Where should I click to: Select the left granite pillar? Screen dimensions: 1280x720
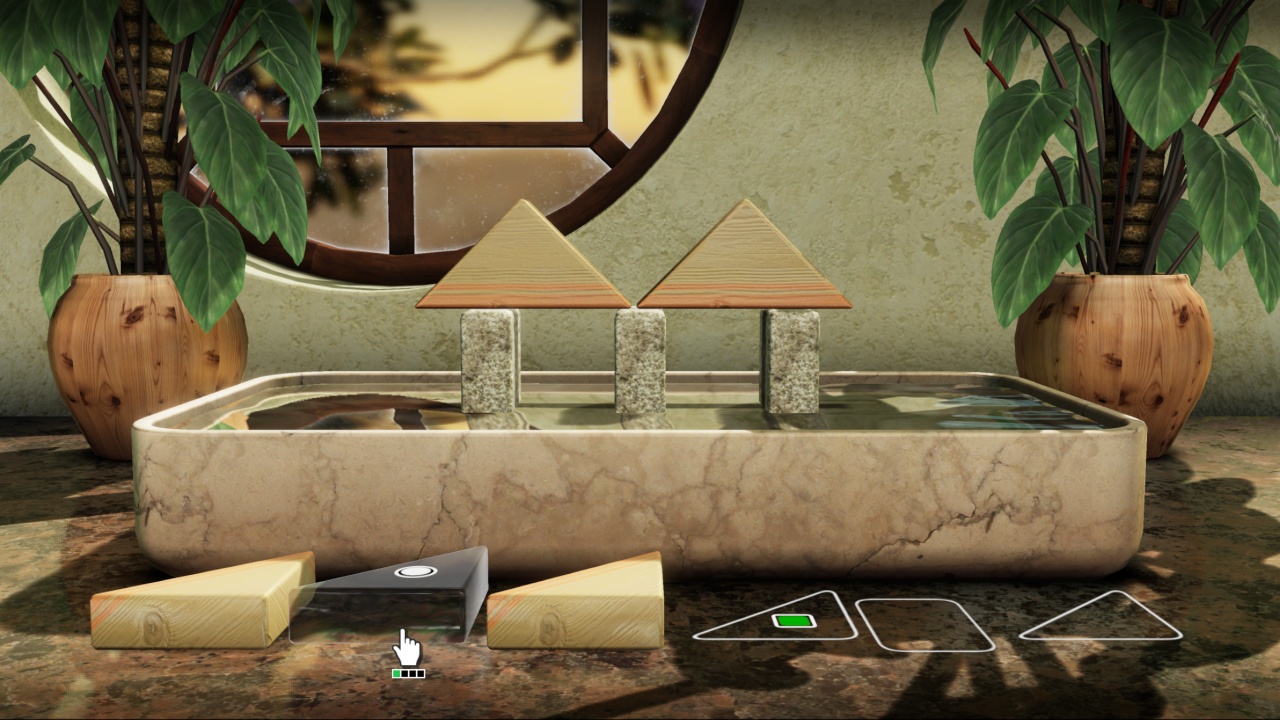(x=487, y=360)
